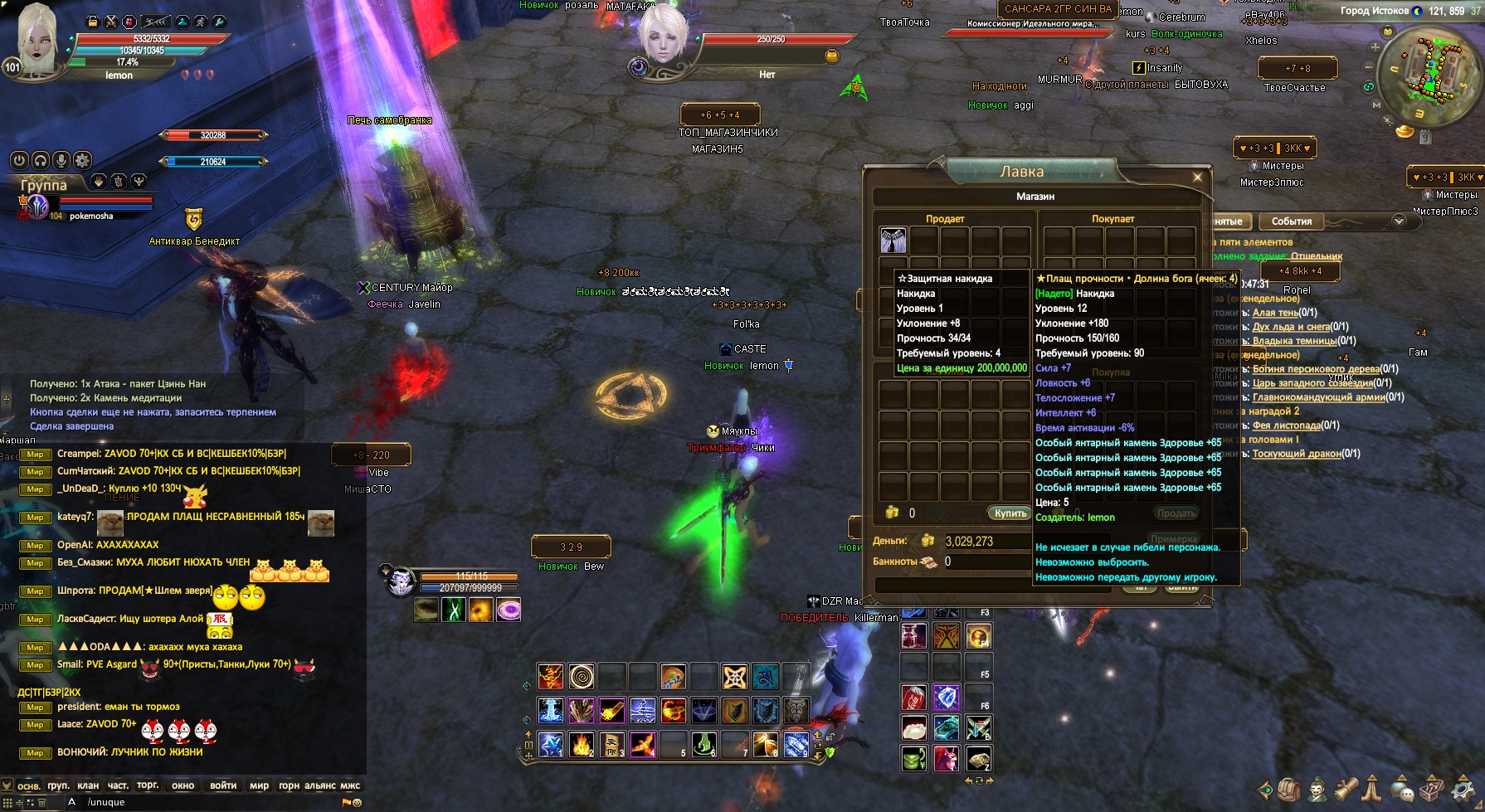Screen dimensions: 1485x812
Task: Switch chat to the мир channel
Action: click(259, 785)
